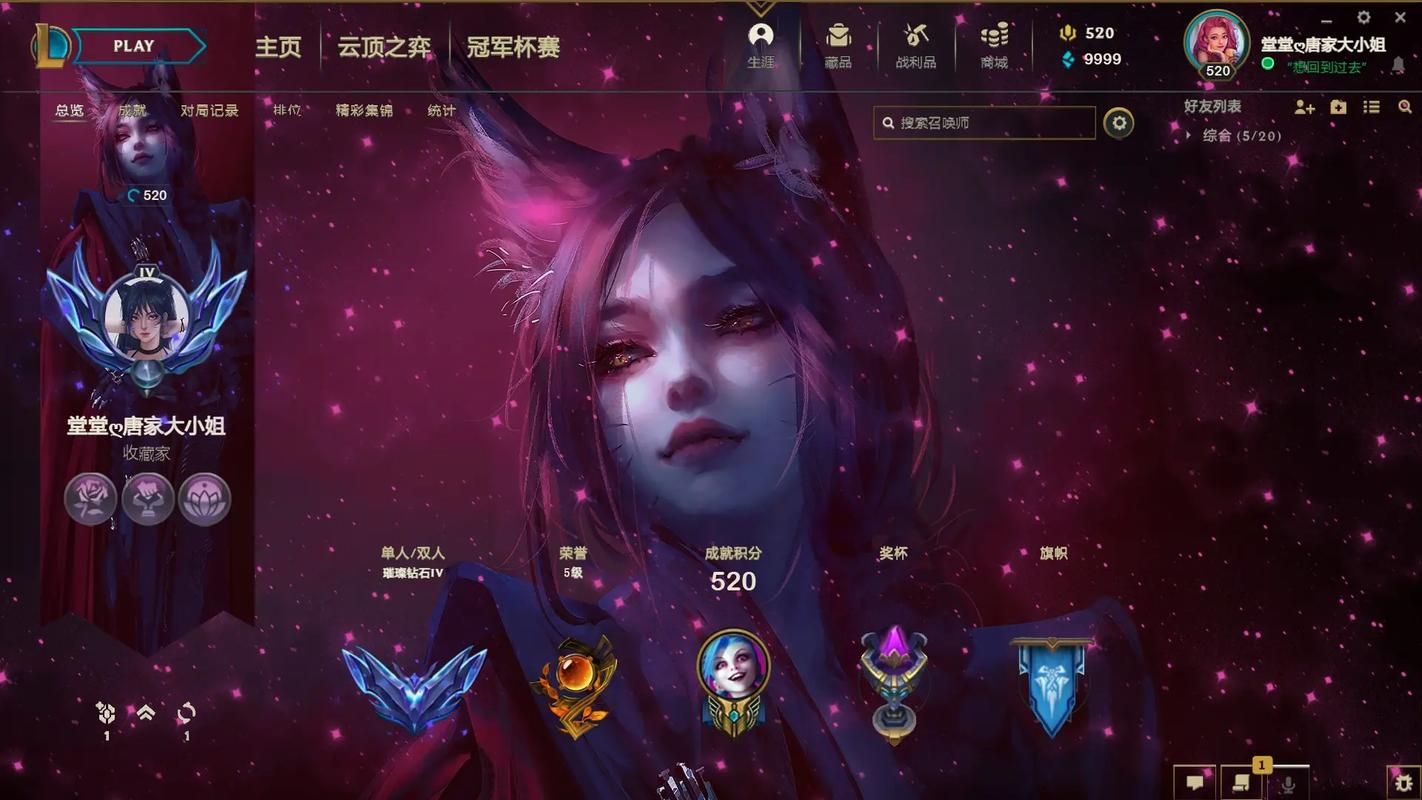Click the friend search magnifier icon

[1404, 107]
